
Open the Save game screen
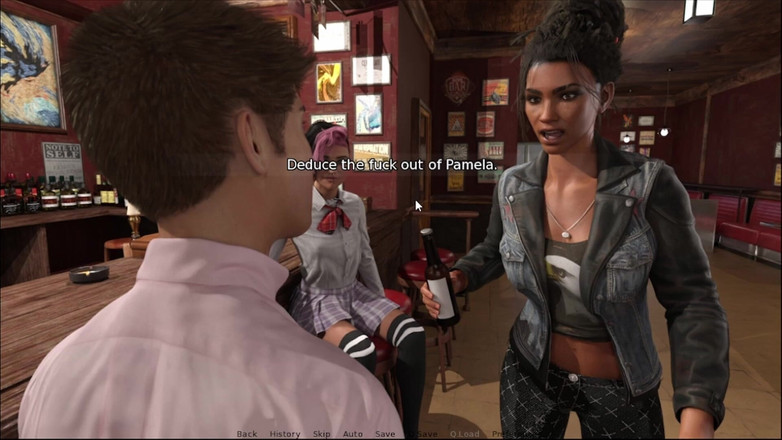(385, 434)
